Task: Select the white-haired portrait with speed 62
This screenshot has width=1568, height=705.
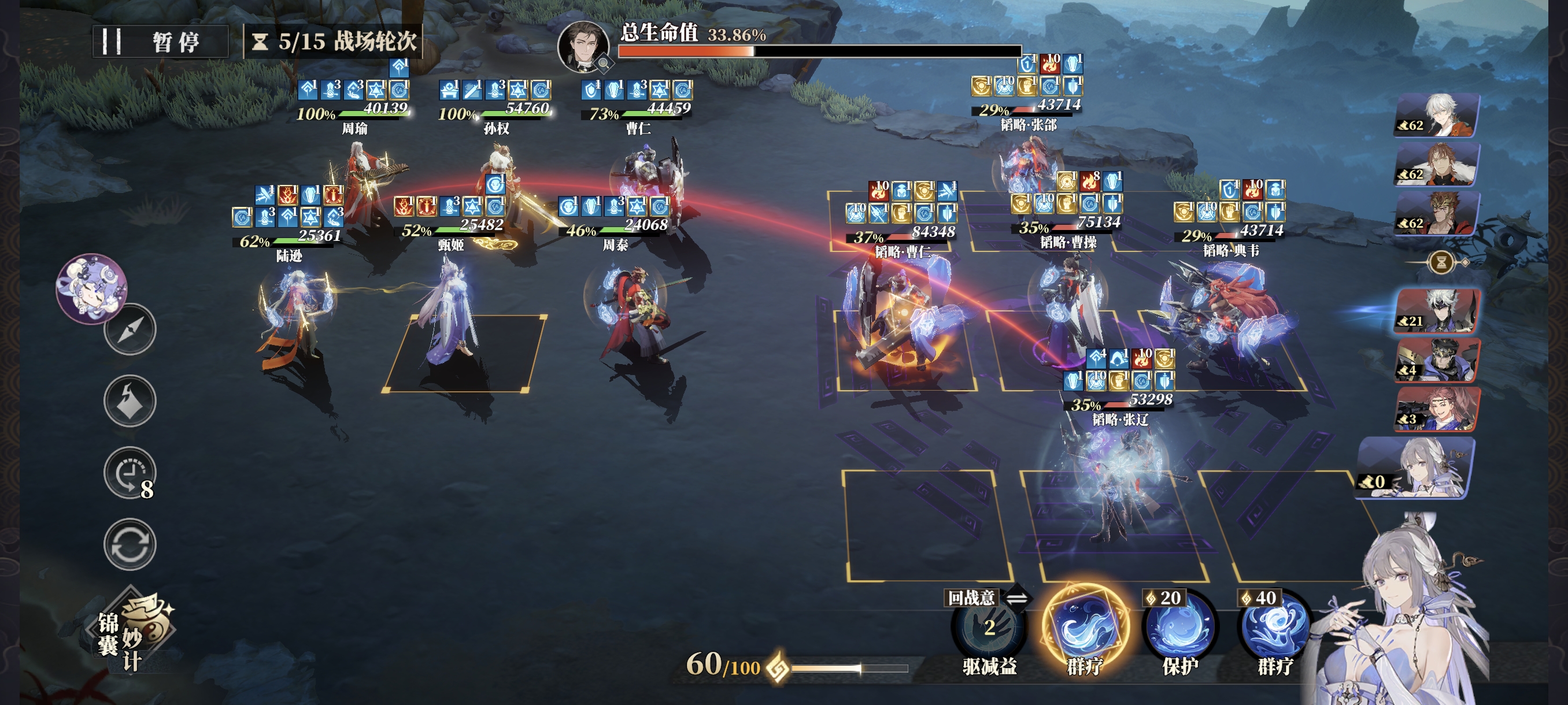Action: tap(1438, 115)
